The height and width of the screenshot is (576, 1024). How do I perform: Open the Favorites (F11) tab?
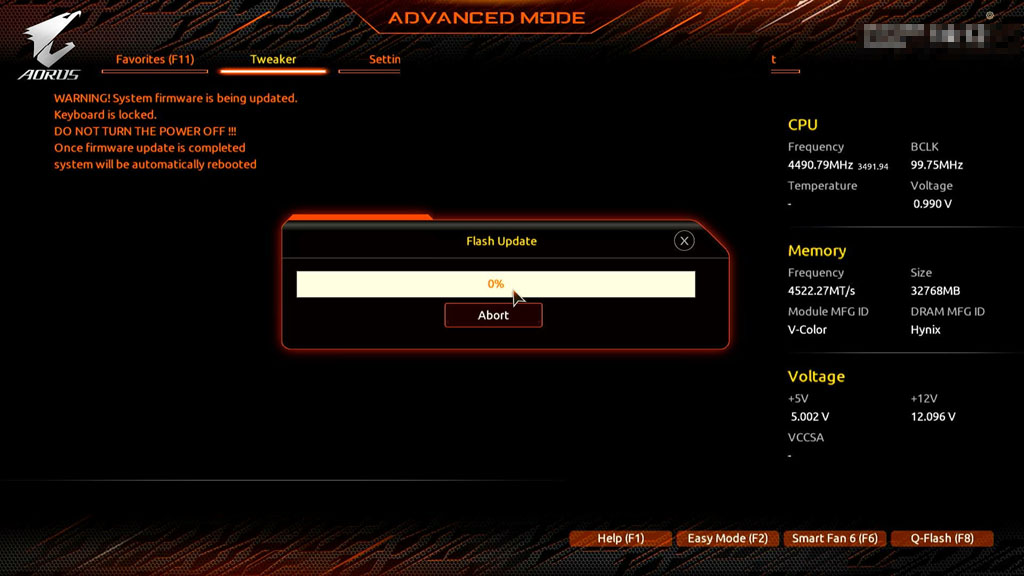coord(155,60)
